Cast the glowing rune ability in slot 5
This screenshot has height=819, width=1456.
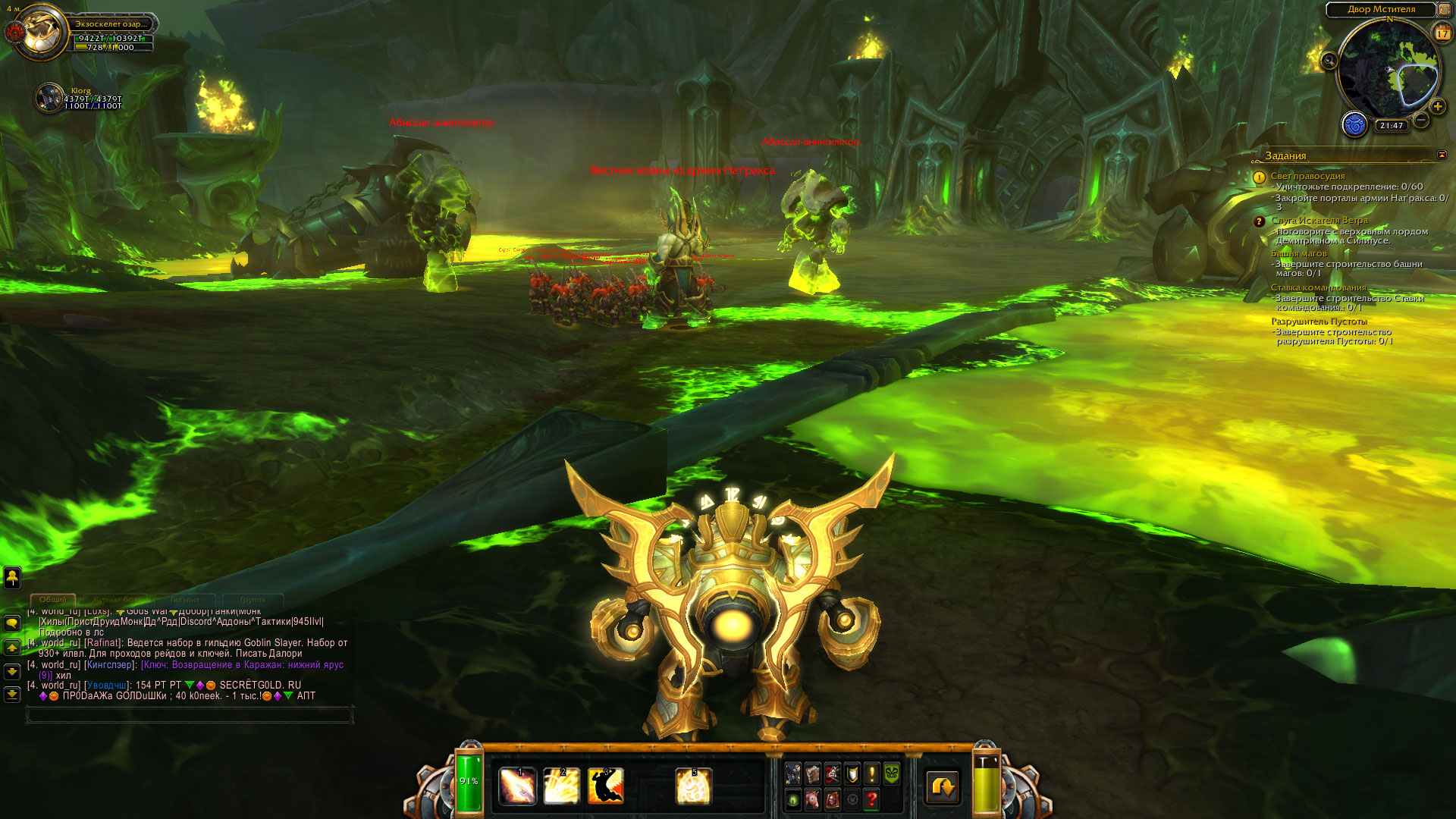tap(693, 786)
